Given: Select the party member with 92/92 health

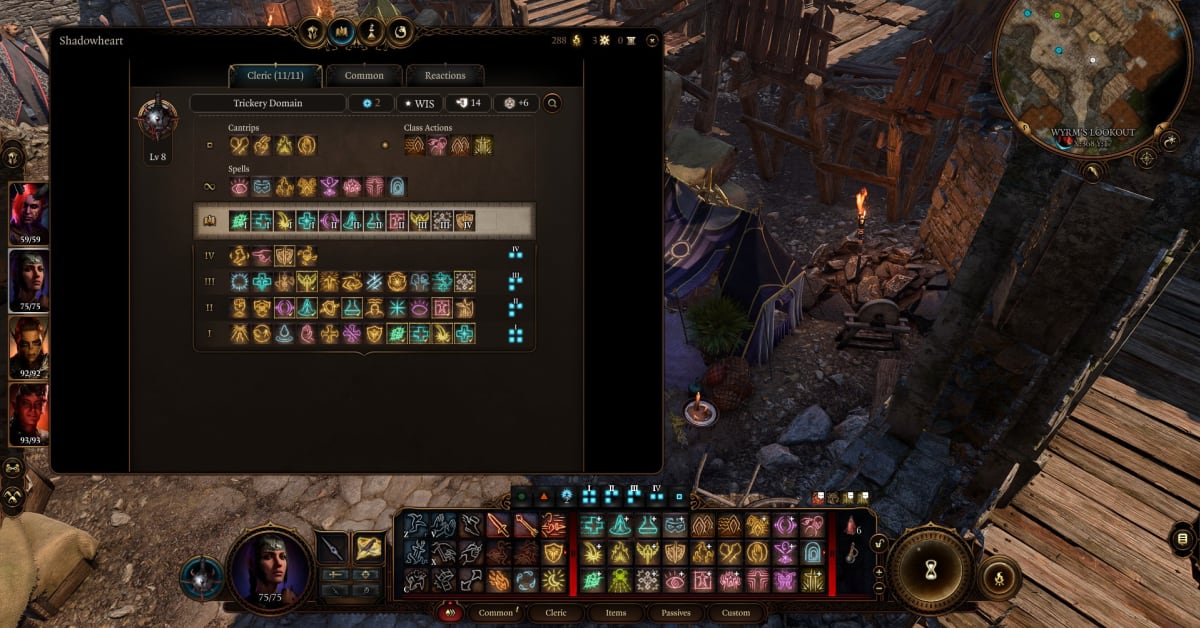Looking at the screenshot, I should point(28,346).
